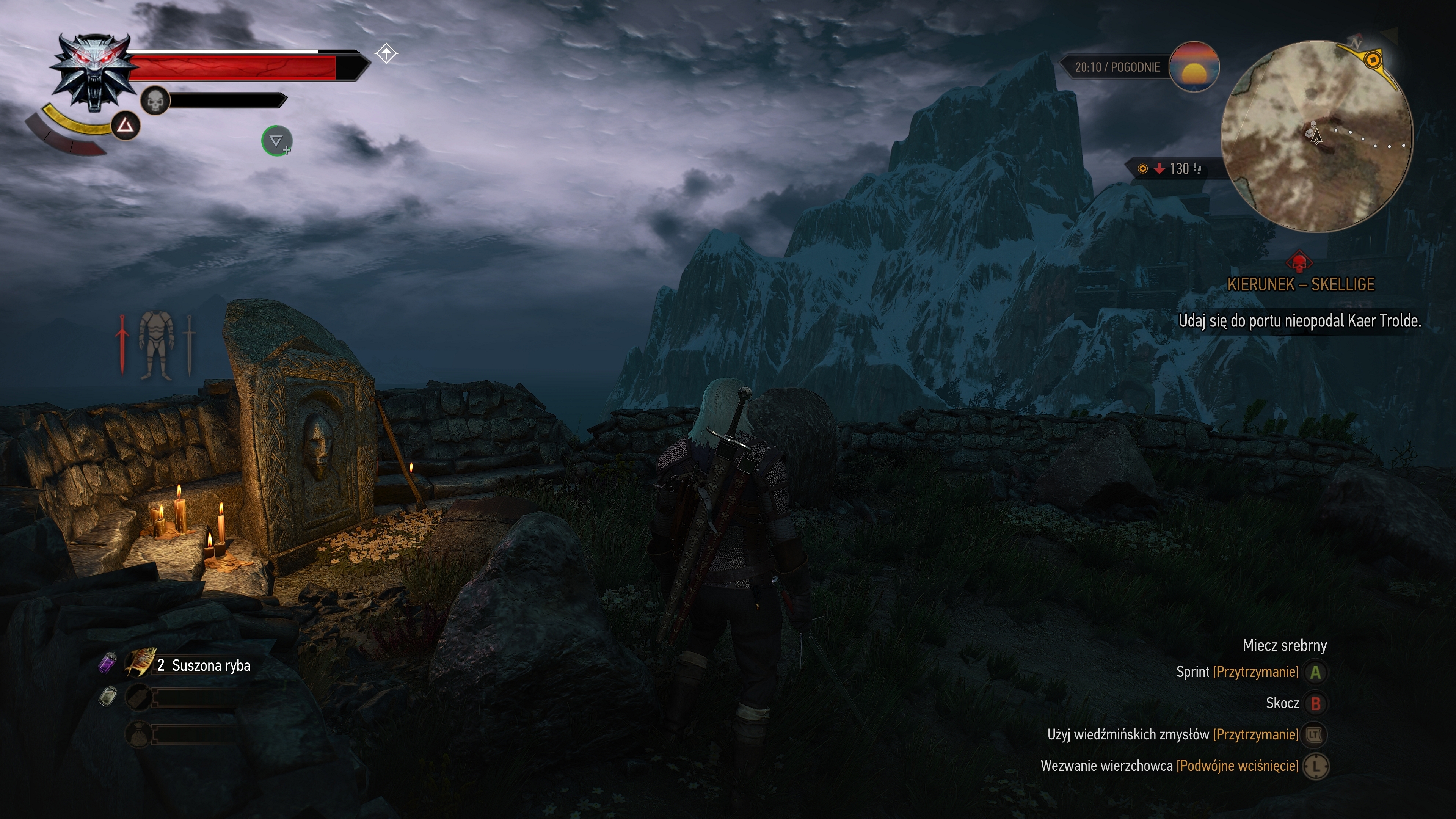Click the red skull quest icon

(x=1299, y=262)
